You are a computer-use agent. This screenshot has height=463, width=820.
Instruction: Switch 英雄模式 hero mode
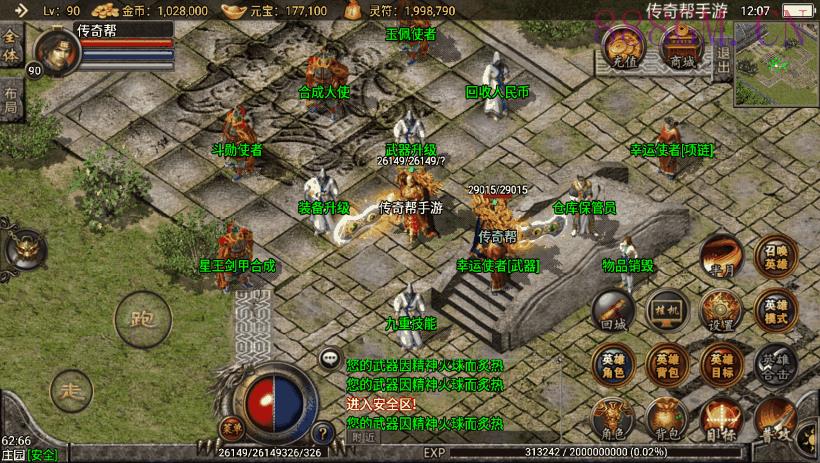(x=775, y=311)
